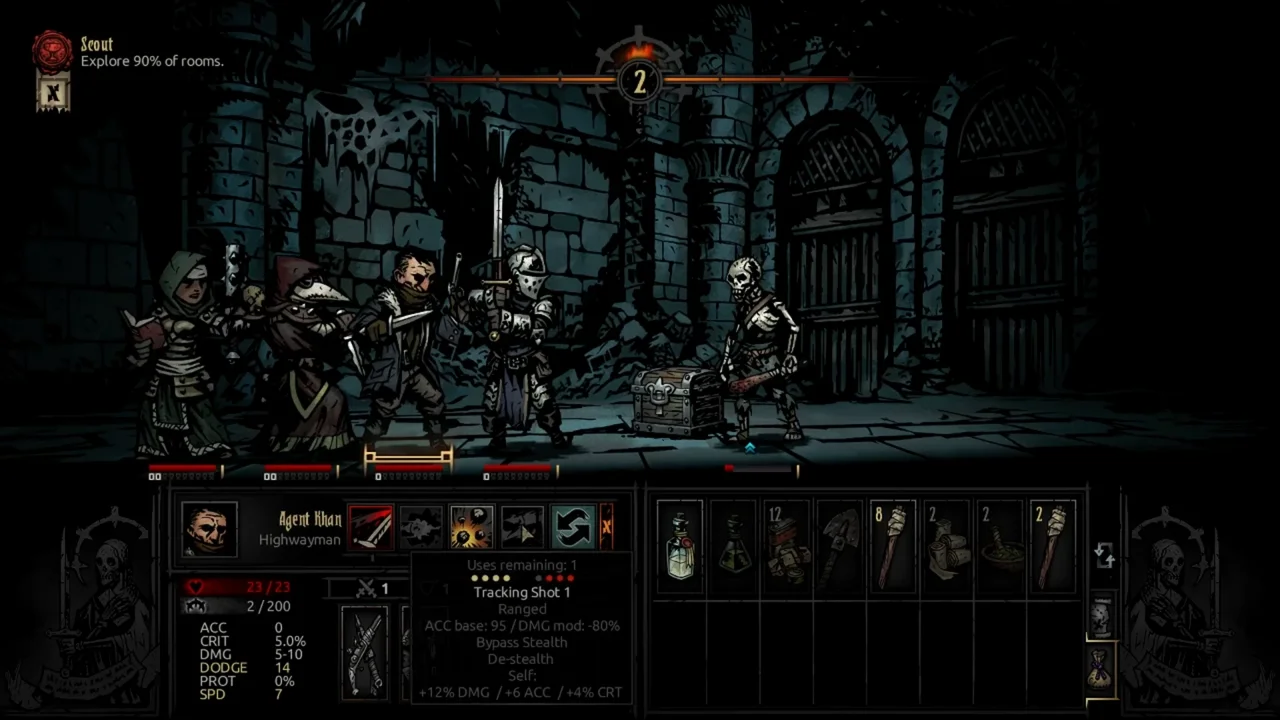Image resolution: width=1280 pixels, height=720 pixels.
Task: Use the Wicked Slice sword skill
Action: pos(371,527)
